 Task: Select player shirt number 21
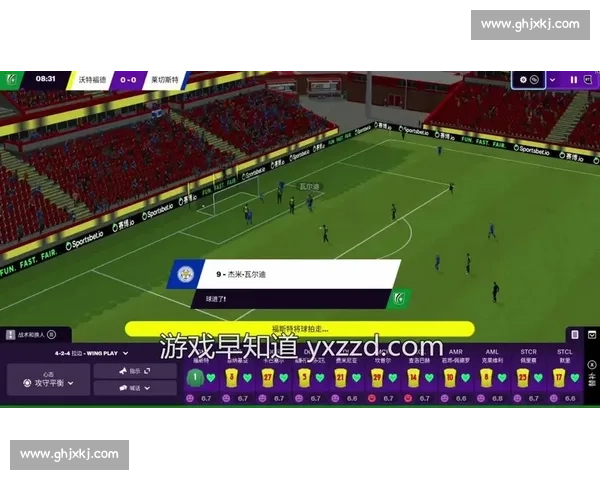[341, 377]
